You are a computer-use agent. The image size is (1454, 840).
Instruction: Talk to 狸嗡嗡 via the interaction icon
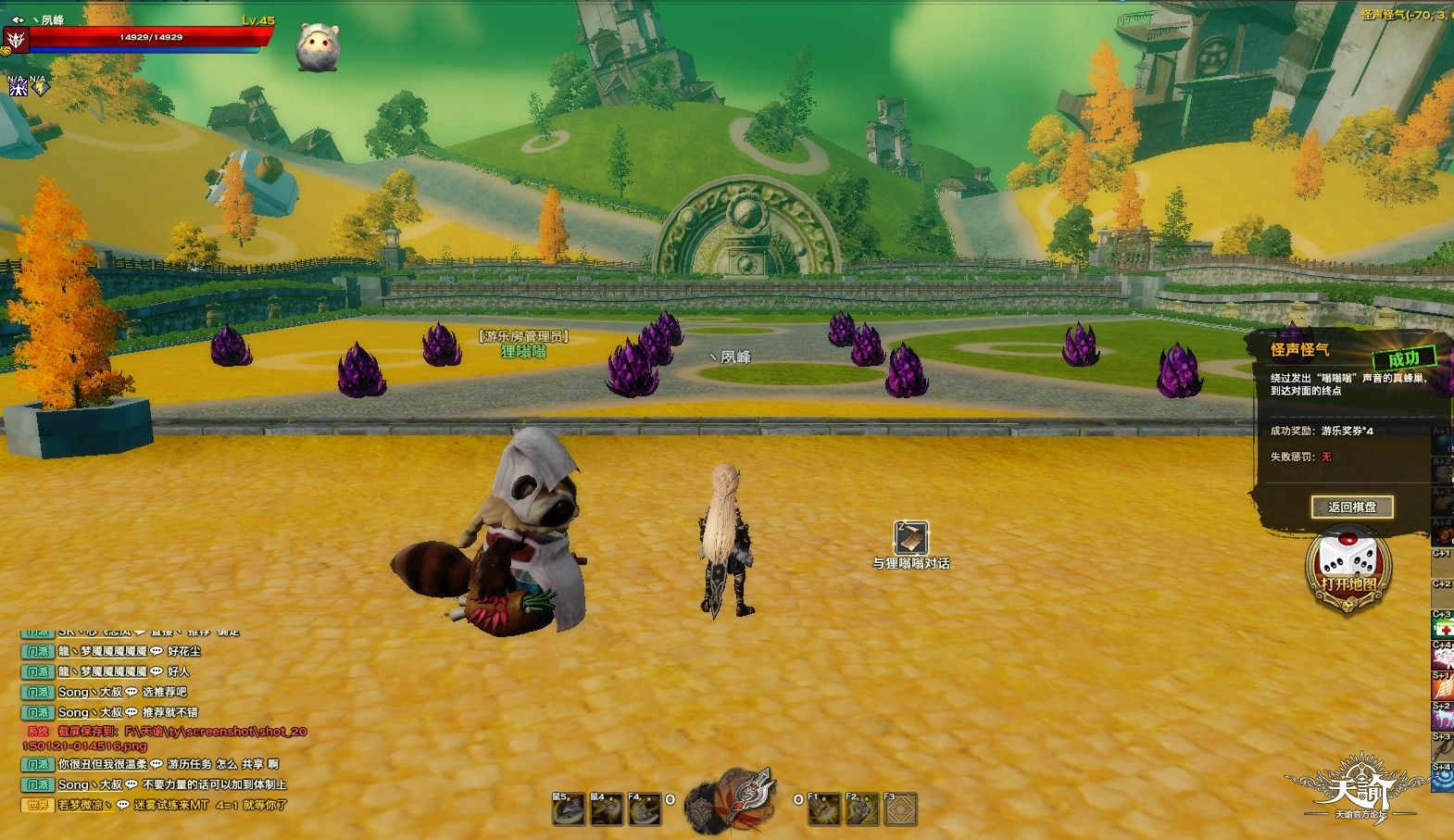tap(910, 538)
